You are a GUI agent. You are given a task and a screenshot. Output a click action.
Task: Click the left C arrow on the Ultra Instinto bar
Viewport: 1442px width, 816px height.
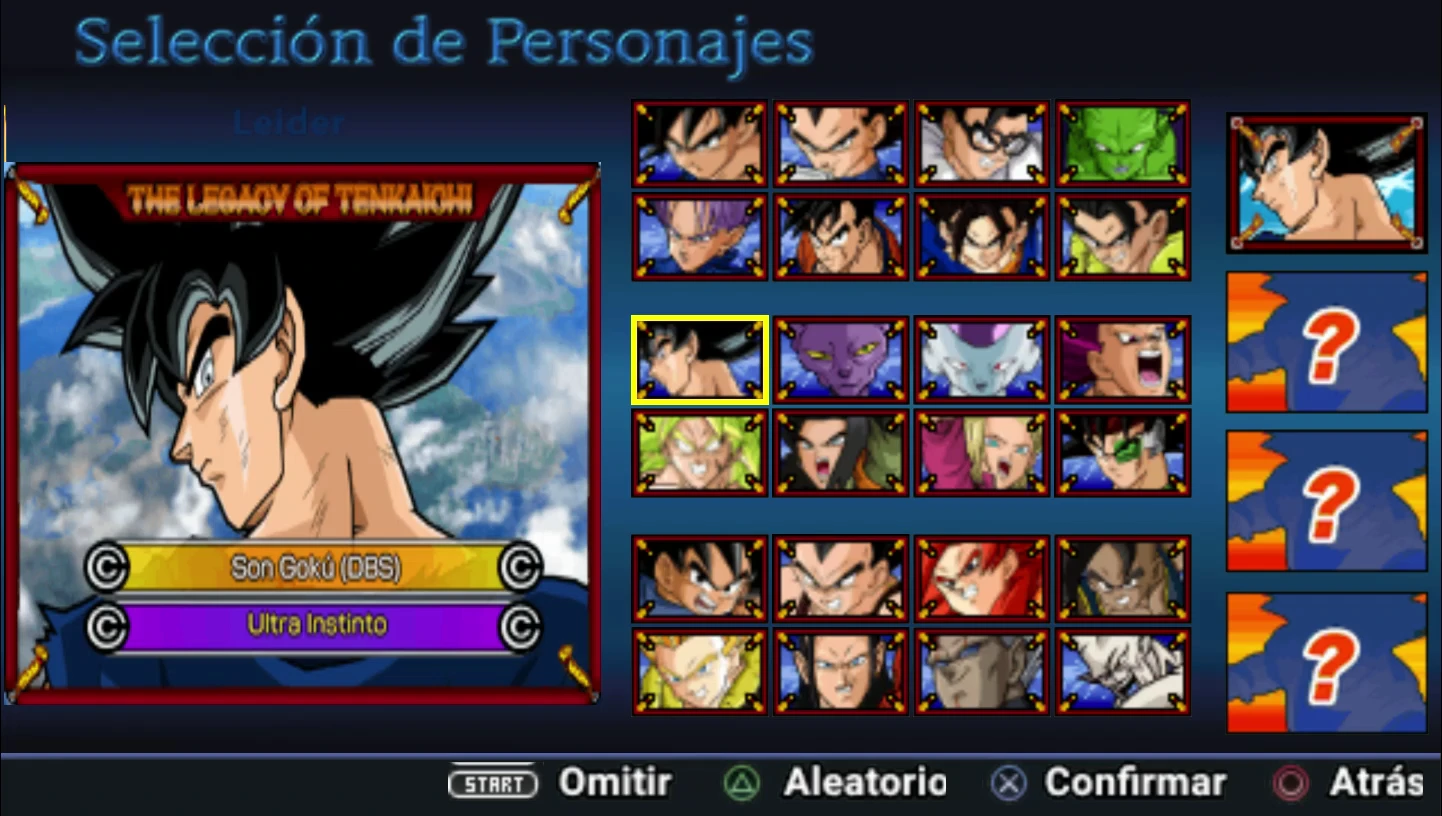tap(109, 629)
